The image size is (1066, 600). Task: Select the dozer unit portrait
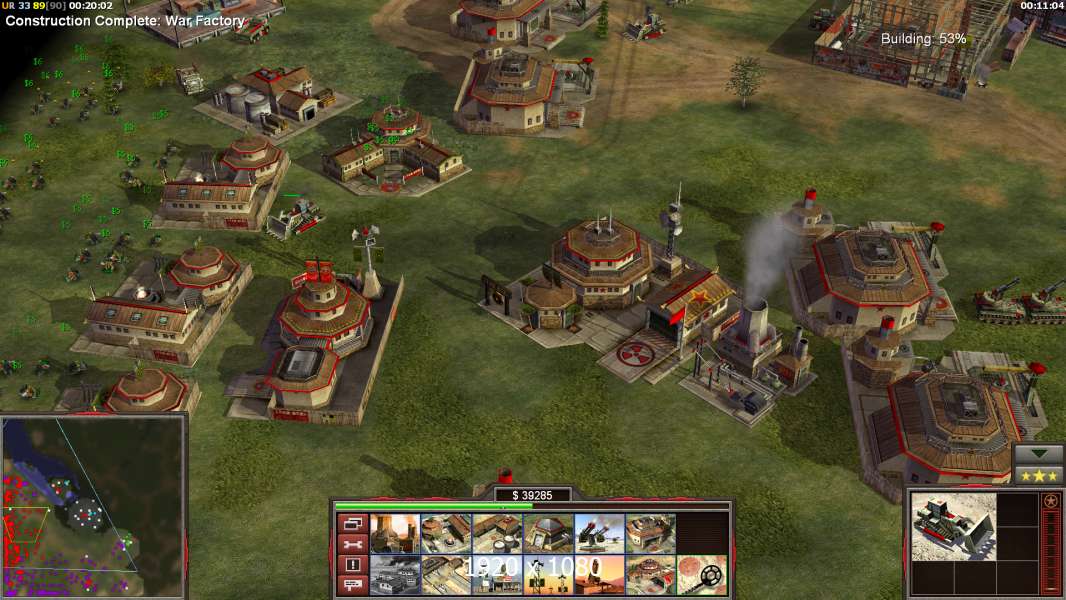[x=953, y=526]
